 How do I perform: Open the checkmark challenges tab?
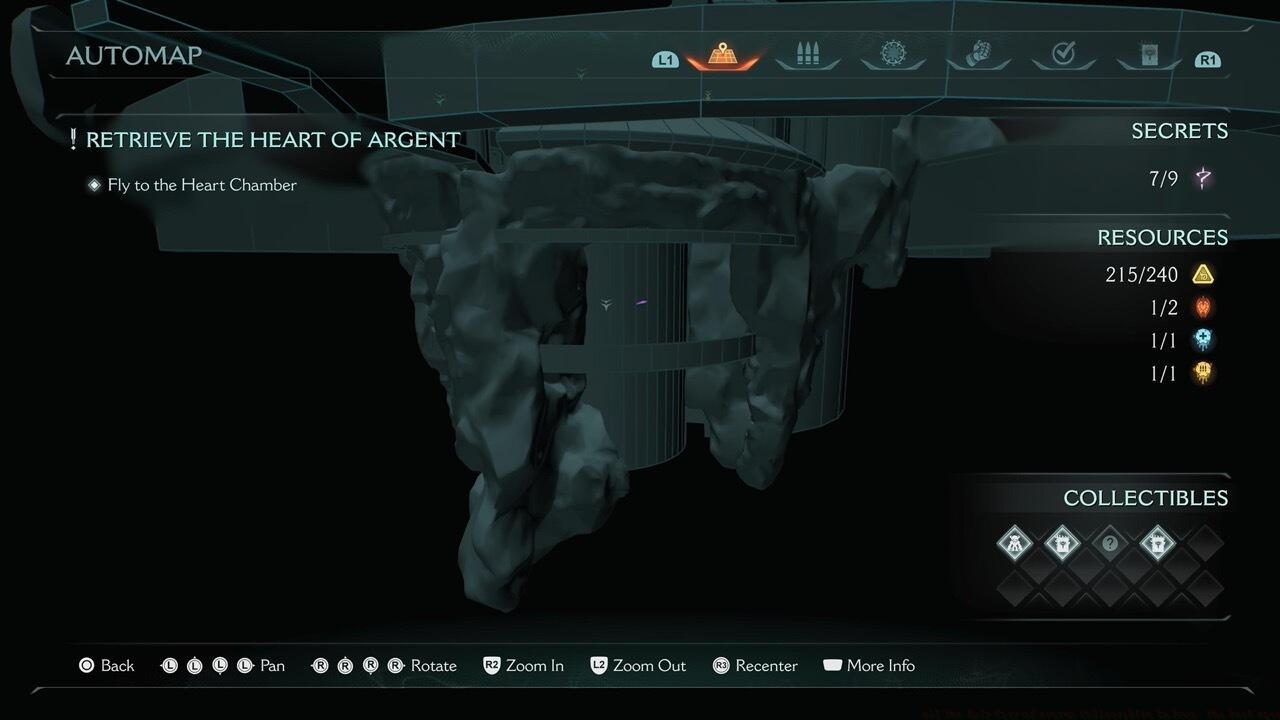coord(1064,55)
